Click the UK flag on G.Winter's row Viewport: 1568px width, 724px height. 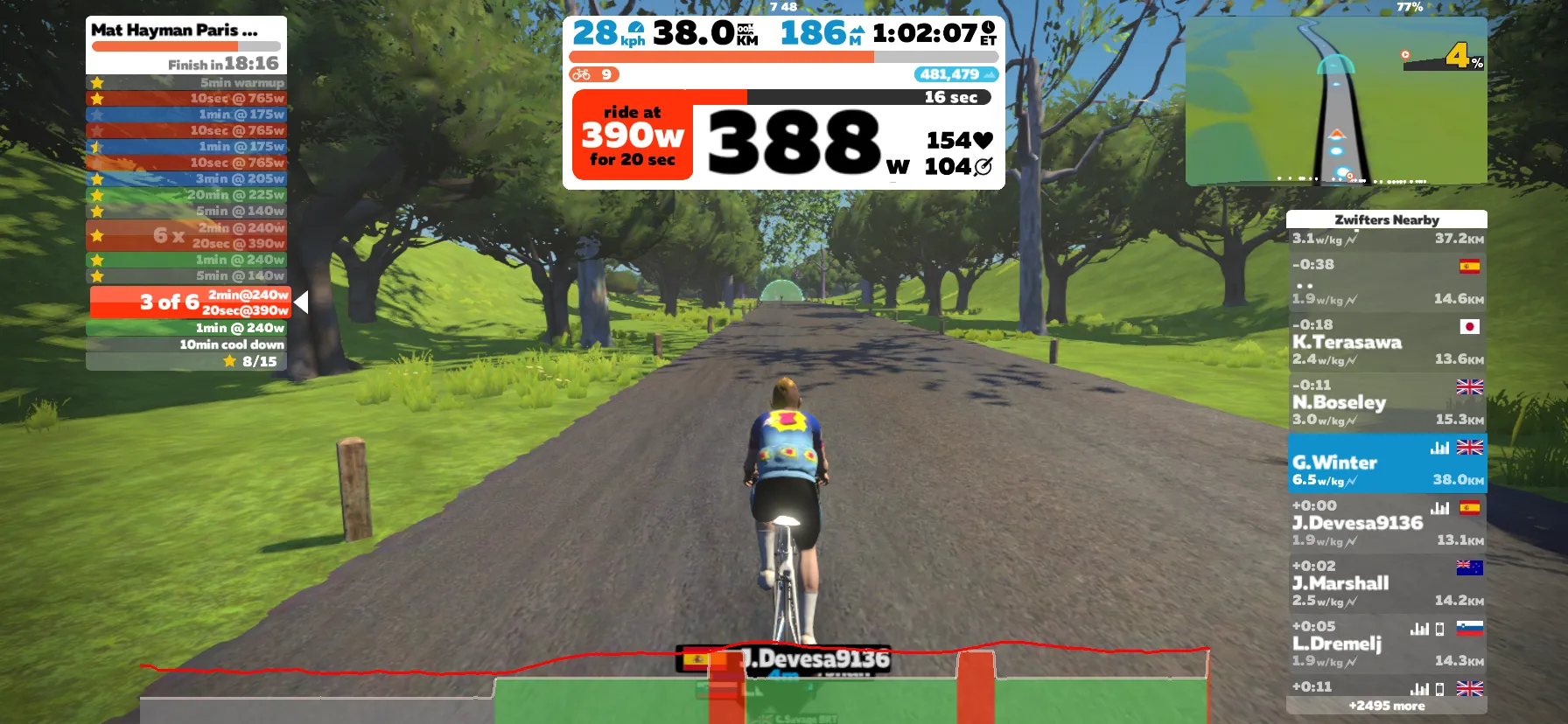pos(1470,447)
